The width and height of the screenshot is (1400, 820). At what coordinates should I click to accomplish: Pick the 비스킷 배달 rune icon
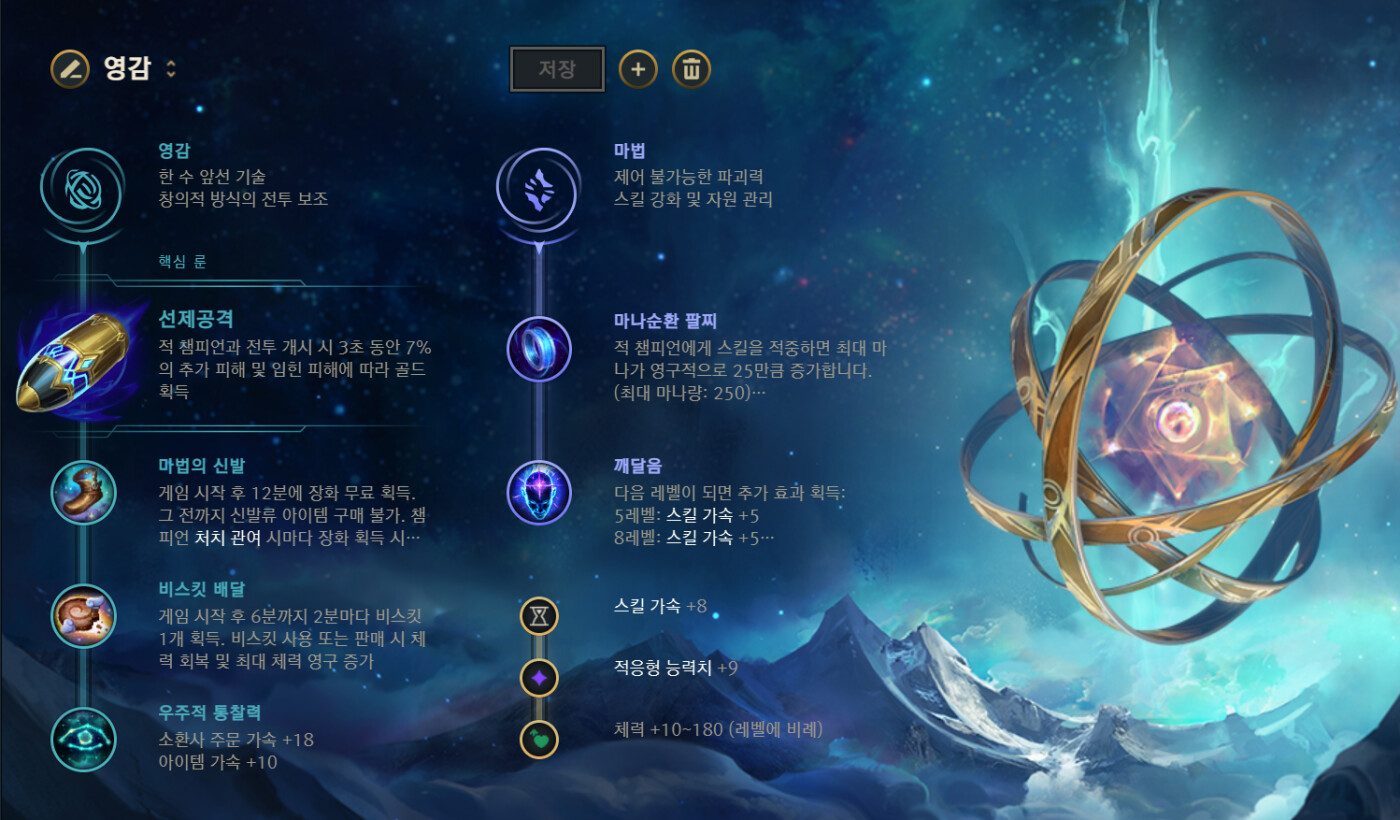[84, 616]
